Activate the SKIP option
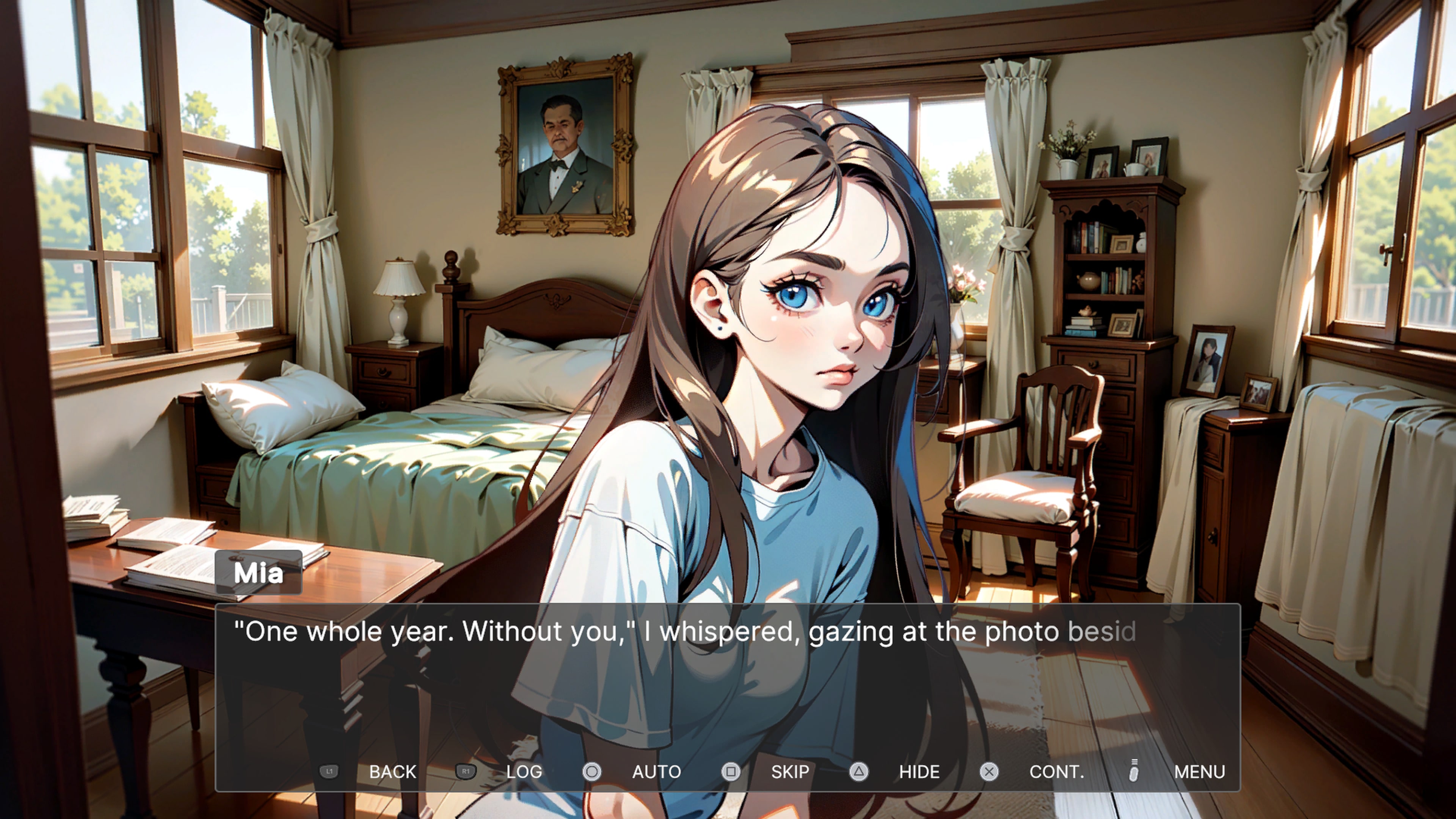Image resolution: width=1456 pixels, height=819 pixels. click(789, 772)
